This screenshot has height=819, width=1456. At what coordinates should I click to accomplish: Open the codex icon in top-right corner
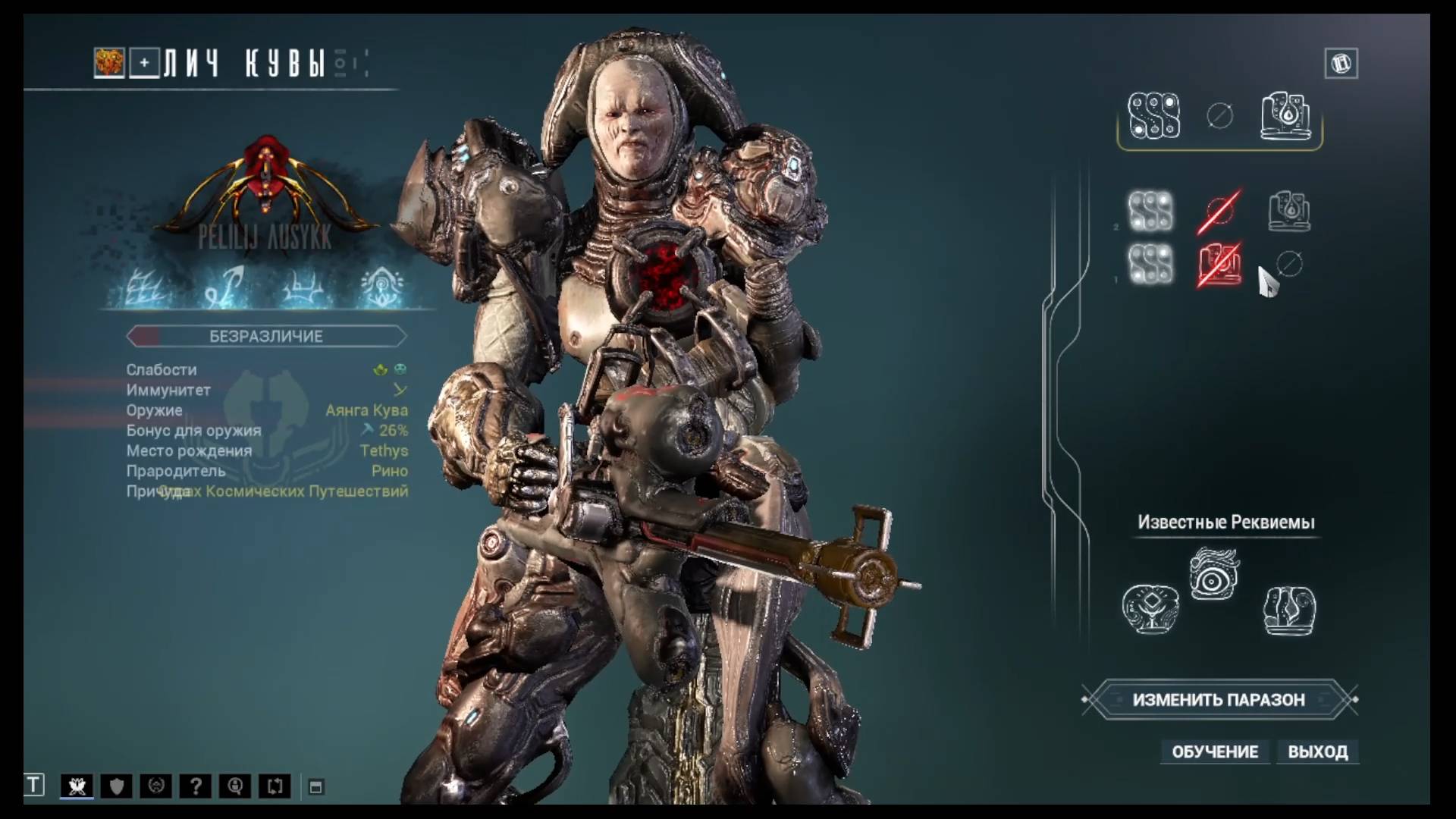click(1341, 64)
